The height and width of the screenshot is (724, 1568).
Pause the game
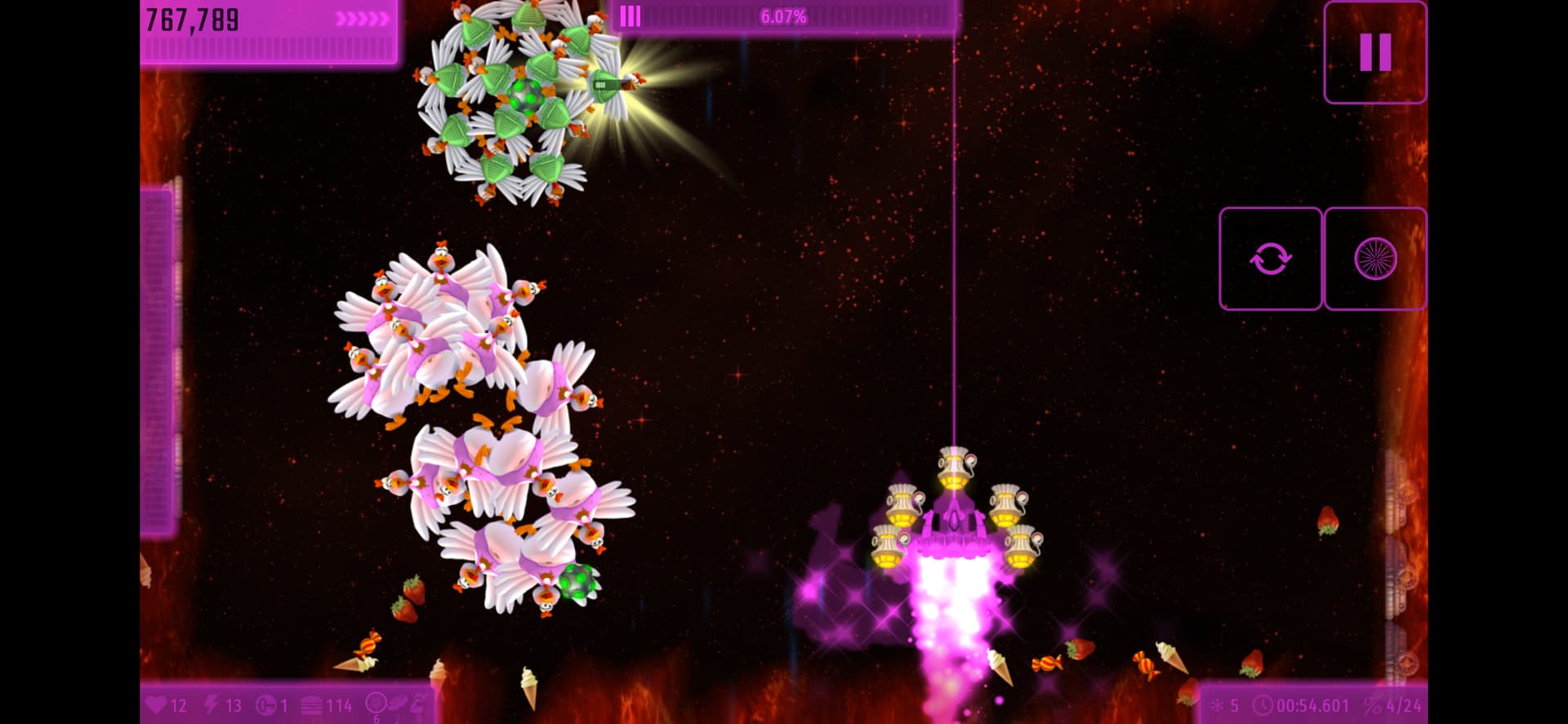[x=1374, y=52]
